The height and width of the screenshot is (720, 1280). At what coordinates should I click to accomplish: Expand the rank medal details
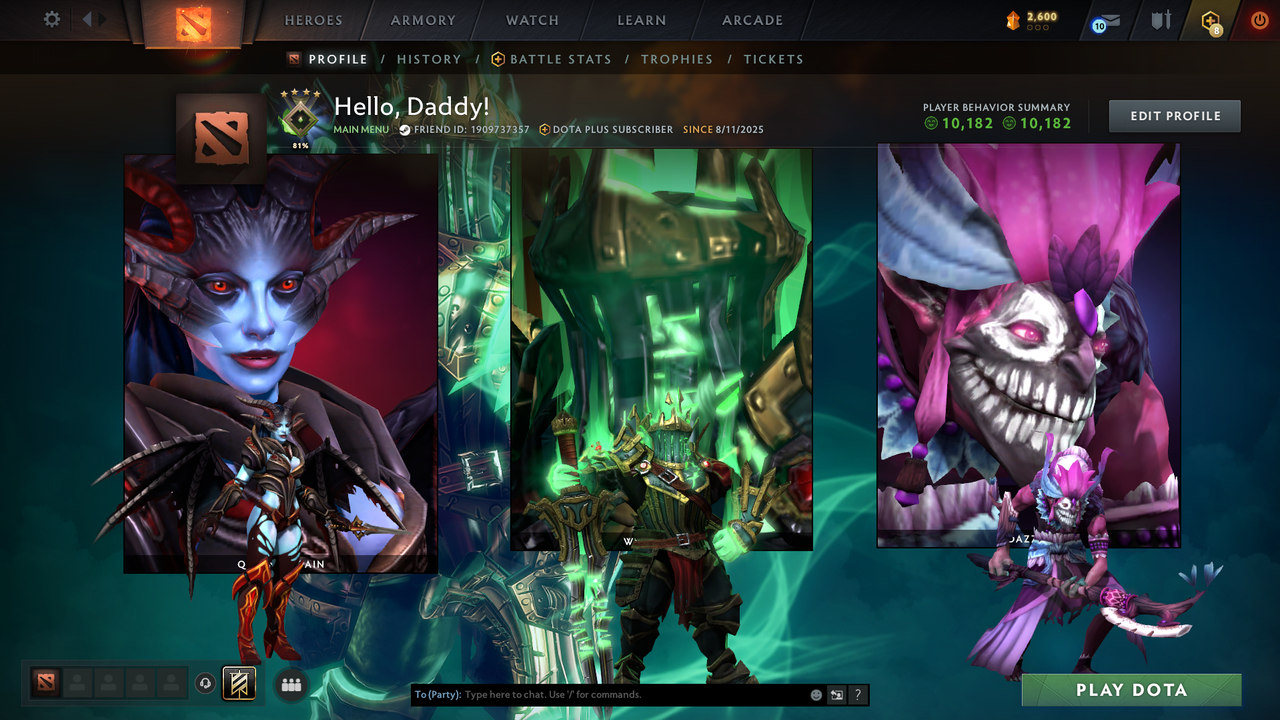click(300, 113)
